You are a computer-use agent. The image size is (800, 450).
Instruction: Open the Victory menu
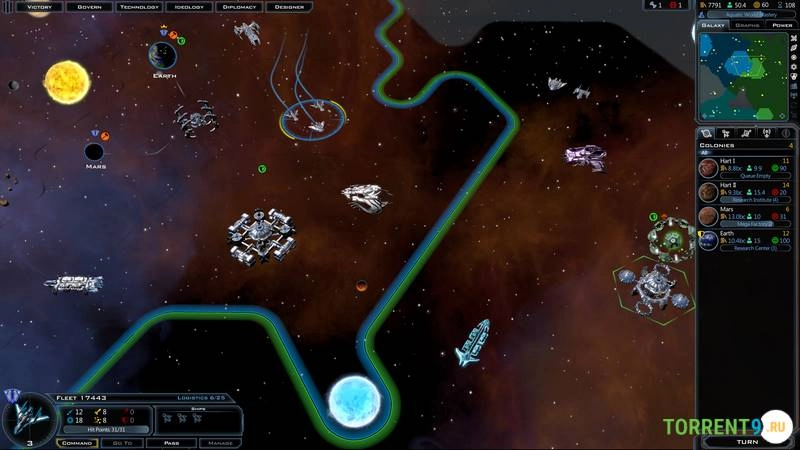click(39, 6)
